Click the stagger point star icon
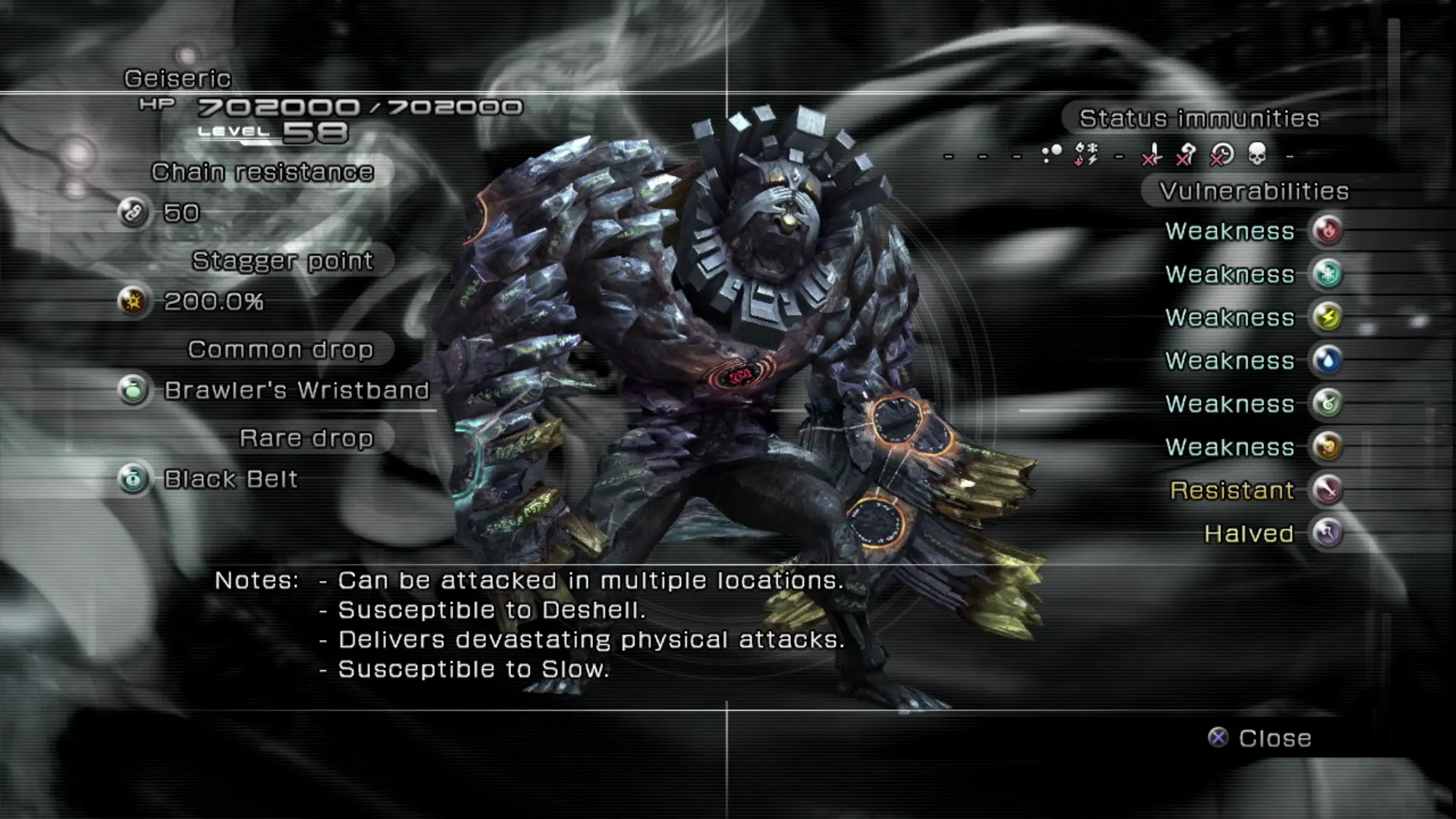 click(133, 301)
